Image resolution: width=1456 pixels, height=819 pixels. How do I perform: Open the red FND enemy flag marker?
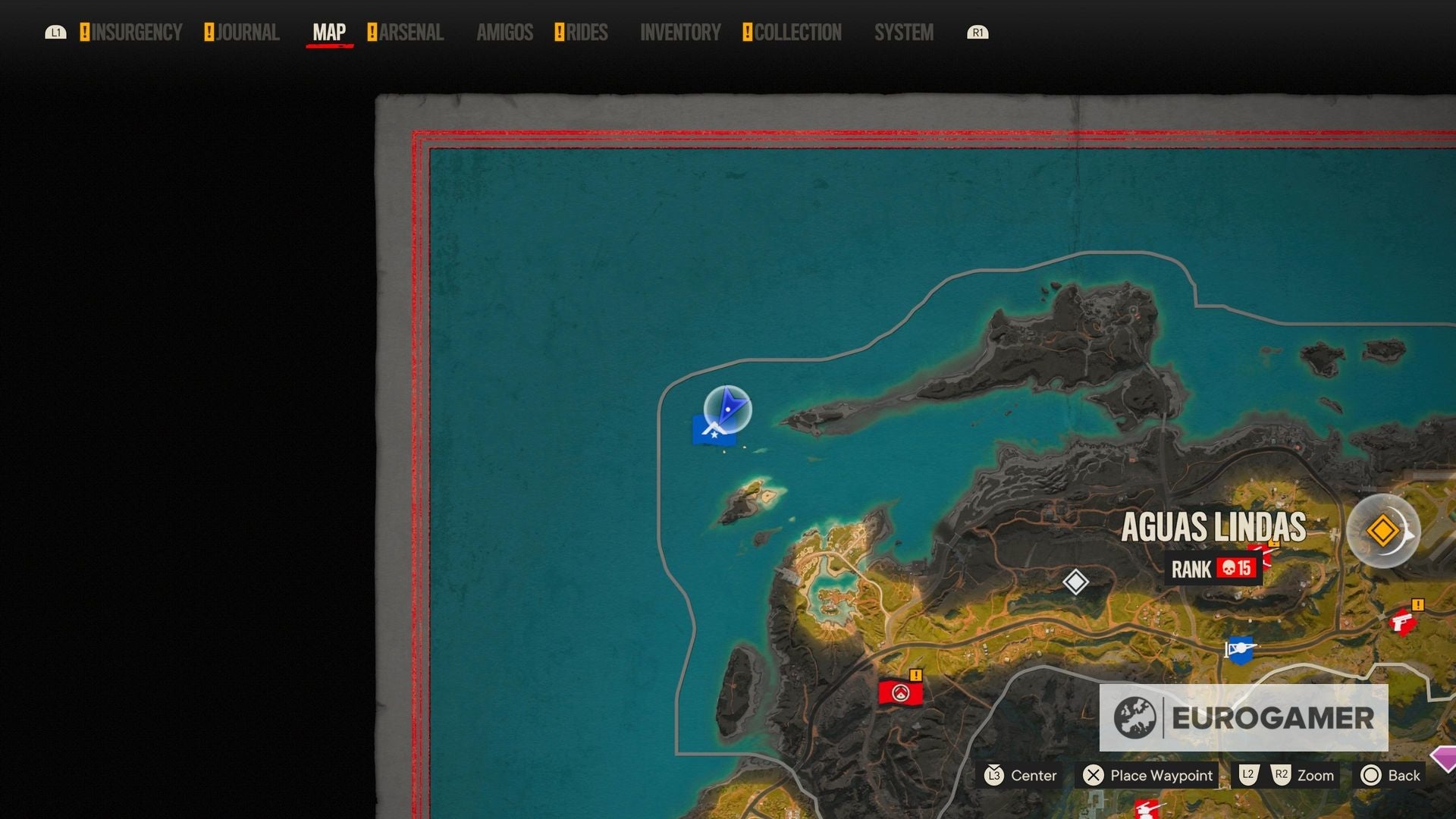point(901,692)
